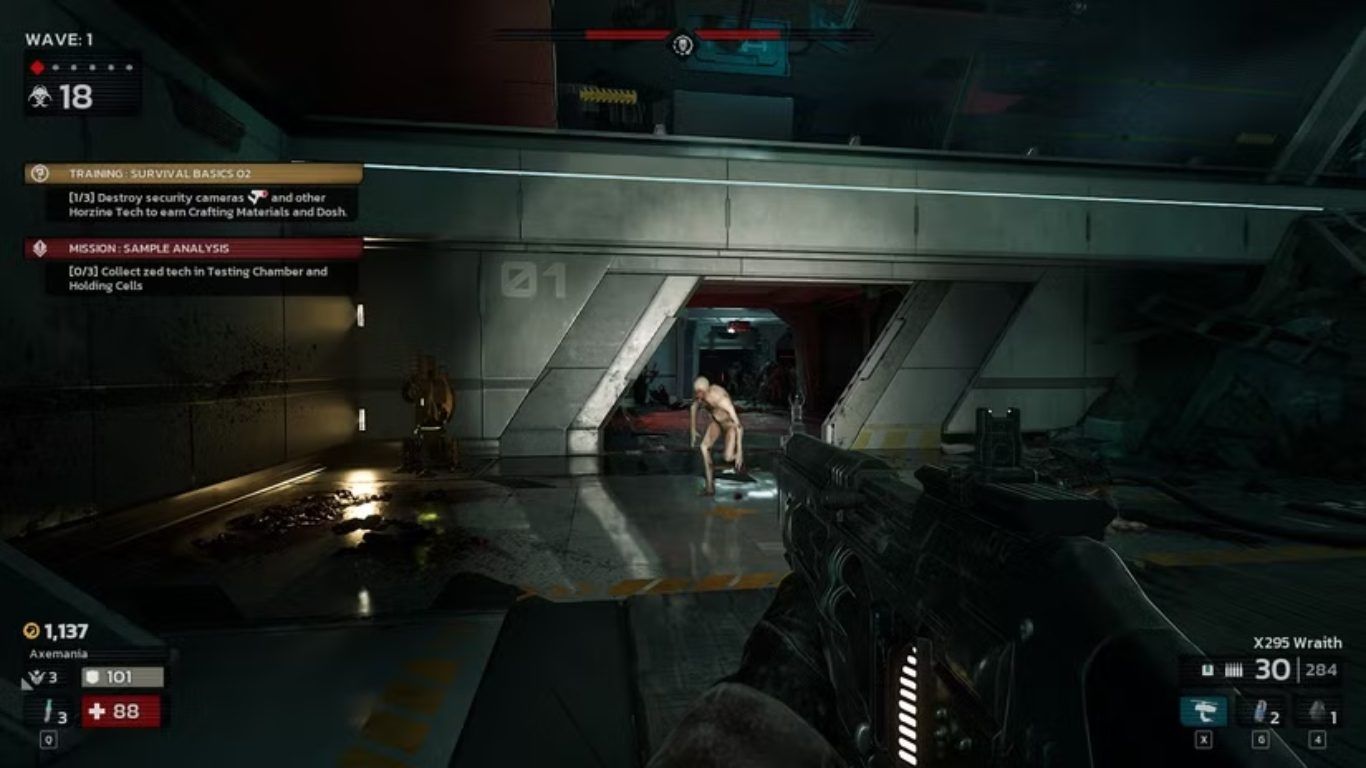This screenshot has height=768, width=1366.
Task: Select the highlighted teal weapon slot
Action: (x=1204, y=711)
